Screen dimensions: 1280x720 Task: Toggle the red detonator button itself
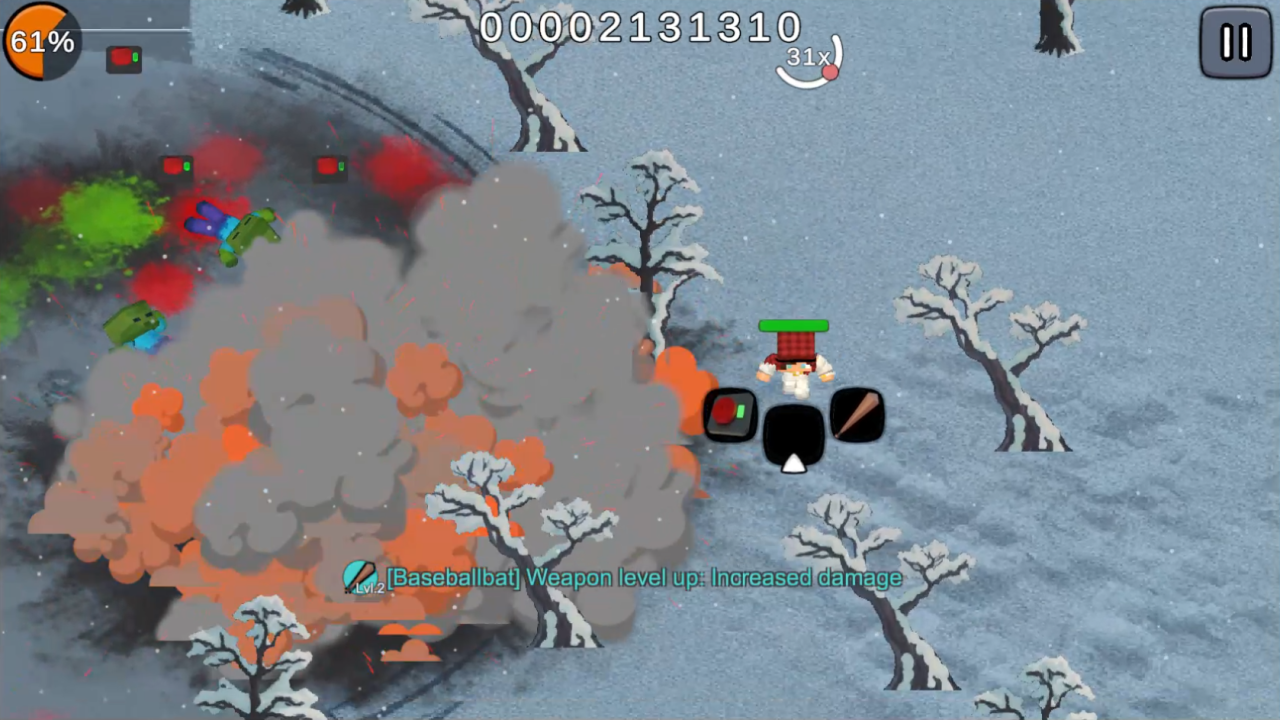(x=723, y=409)
